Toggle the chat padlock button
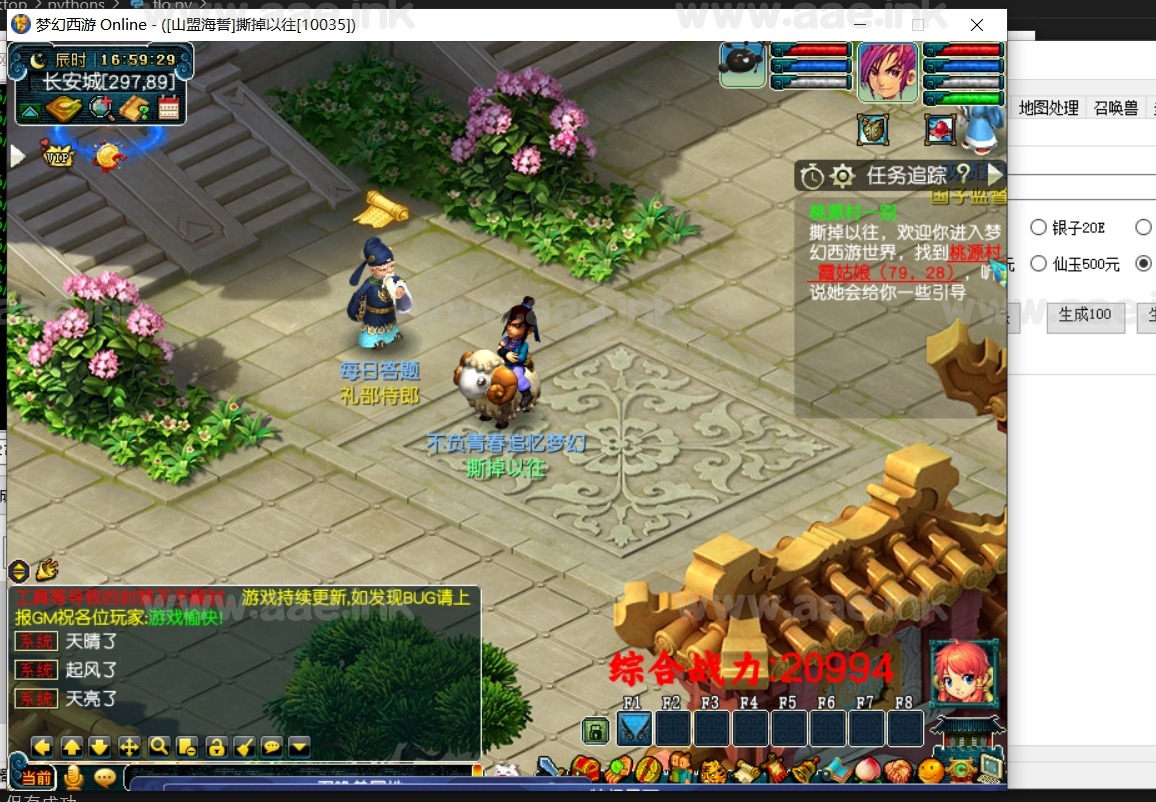The height and width of the screenshot is (802, 1156). coord(215,746)
